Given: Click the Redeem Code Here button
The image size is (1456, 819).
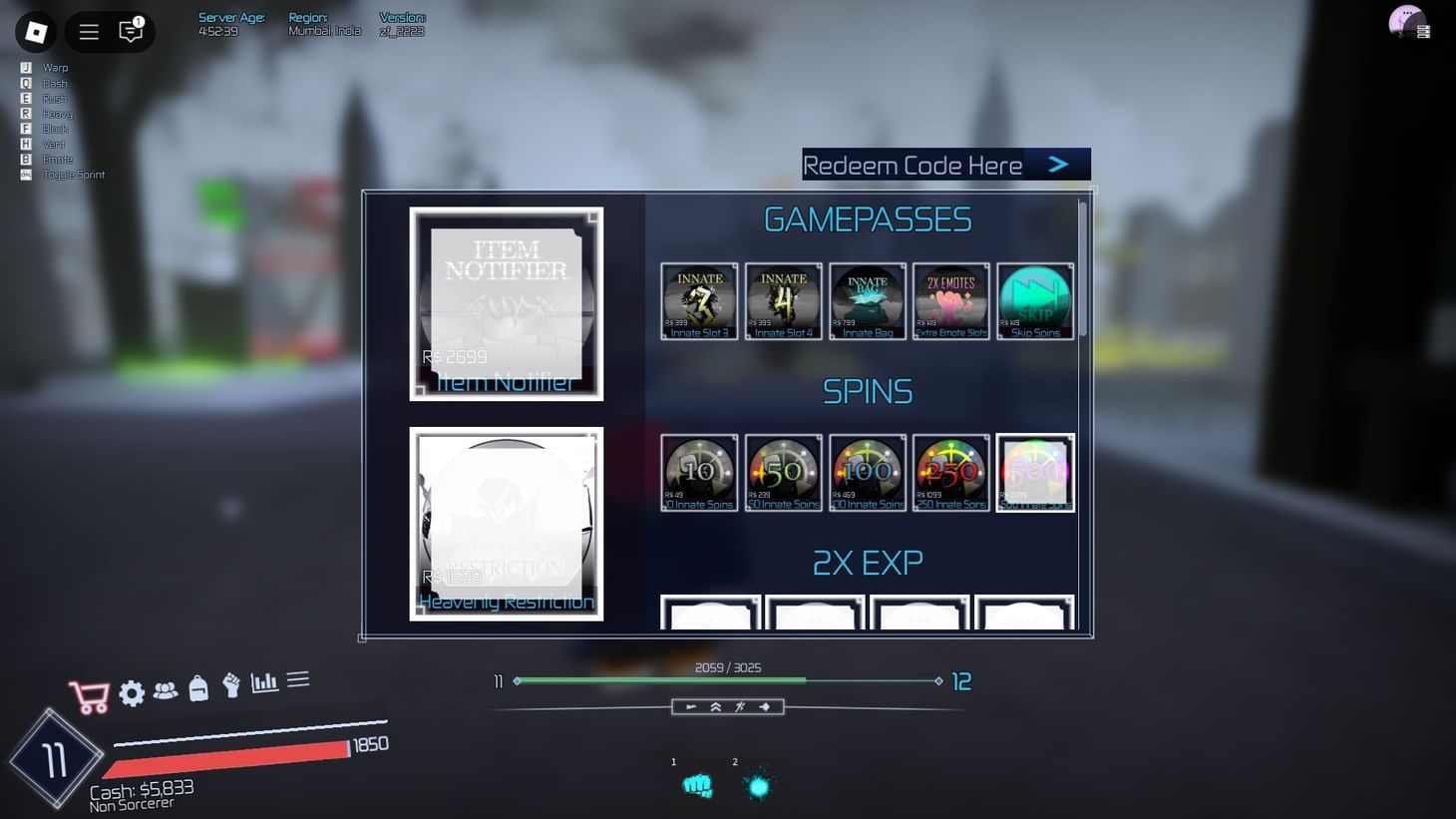Looking at the screenshot, I should pos(912,164).
